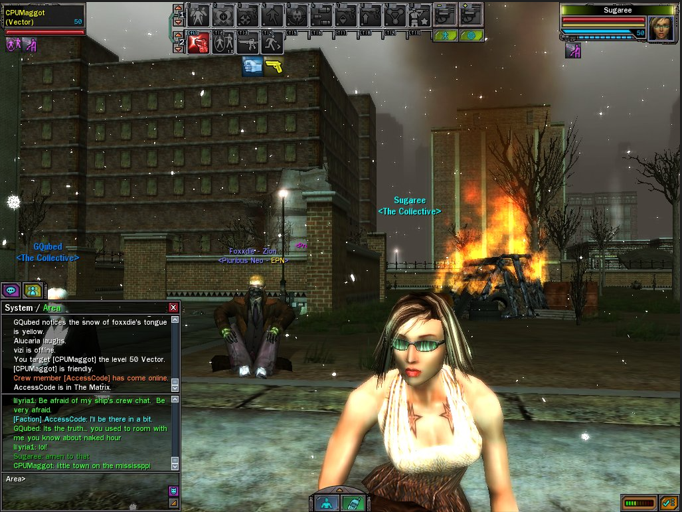Select the yellow pistol stance icon
Image resolution: width=682 pixels, height=512 pixels.
(273, 66)
